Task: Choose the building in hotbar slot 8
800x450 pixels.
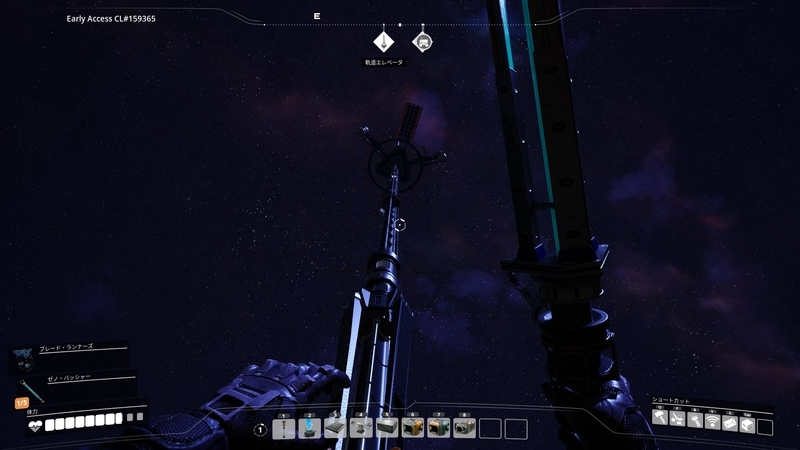Action: click(464, 428)
